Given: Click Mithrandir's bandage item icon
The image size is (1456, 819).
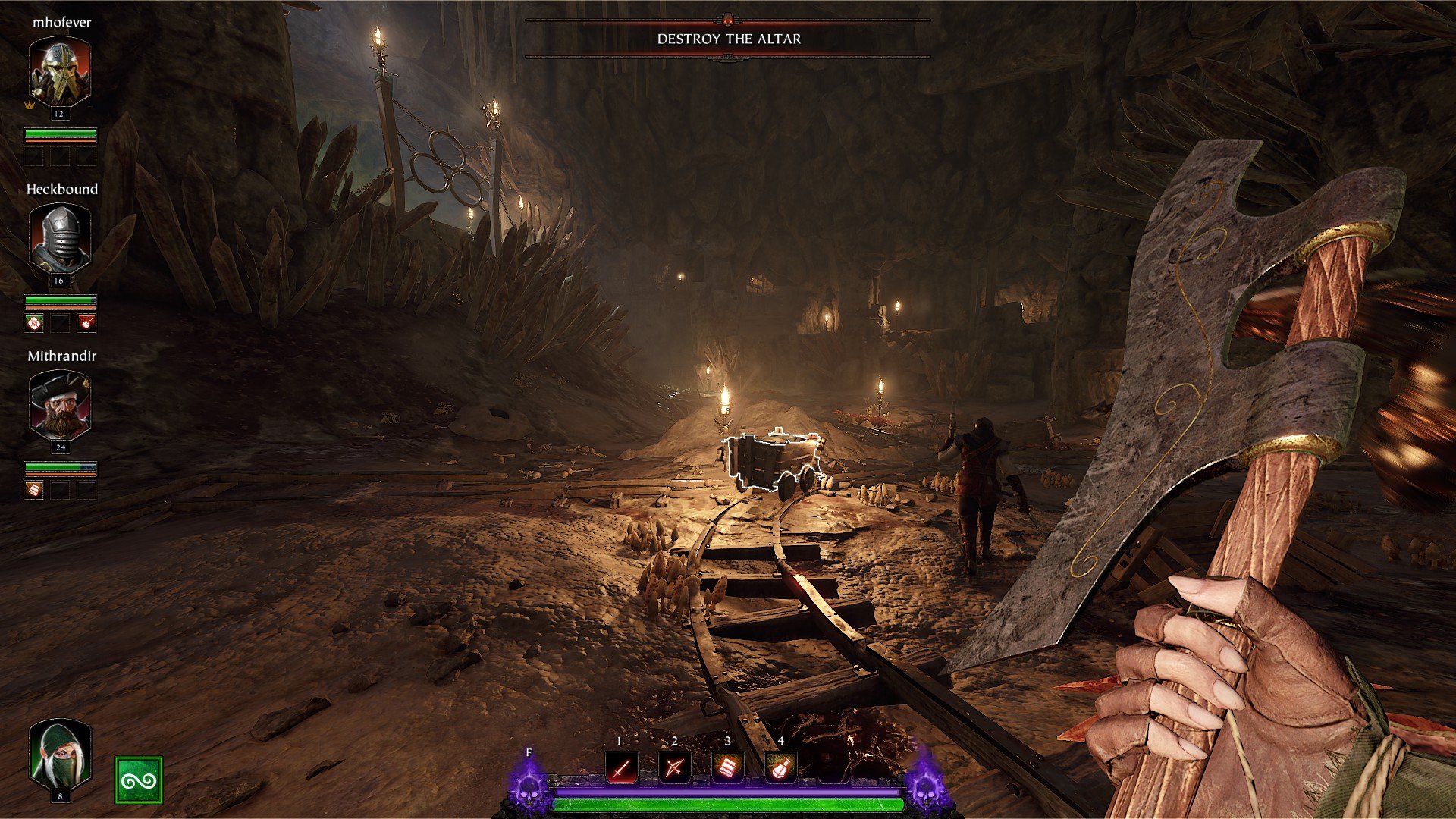Looking at the screenshot, I should click(34, 491).
